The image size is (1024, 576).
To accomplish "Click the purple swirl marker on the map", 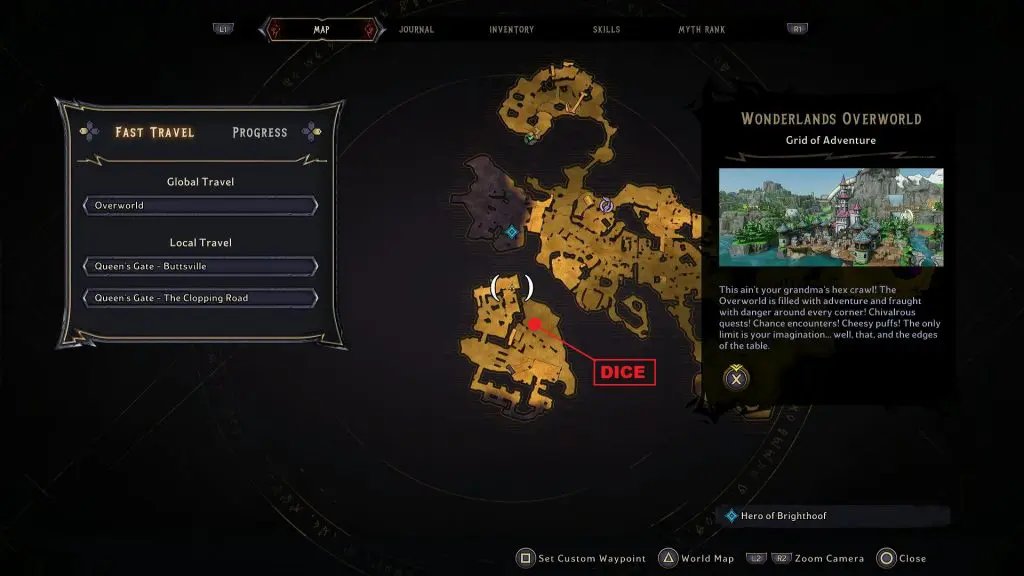I will 606,205.
